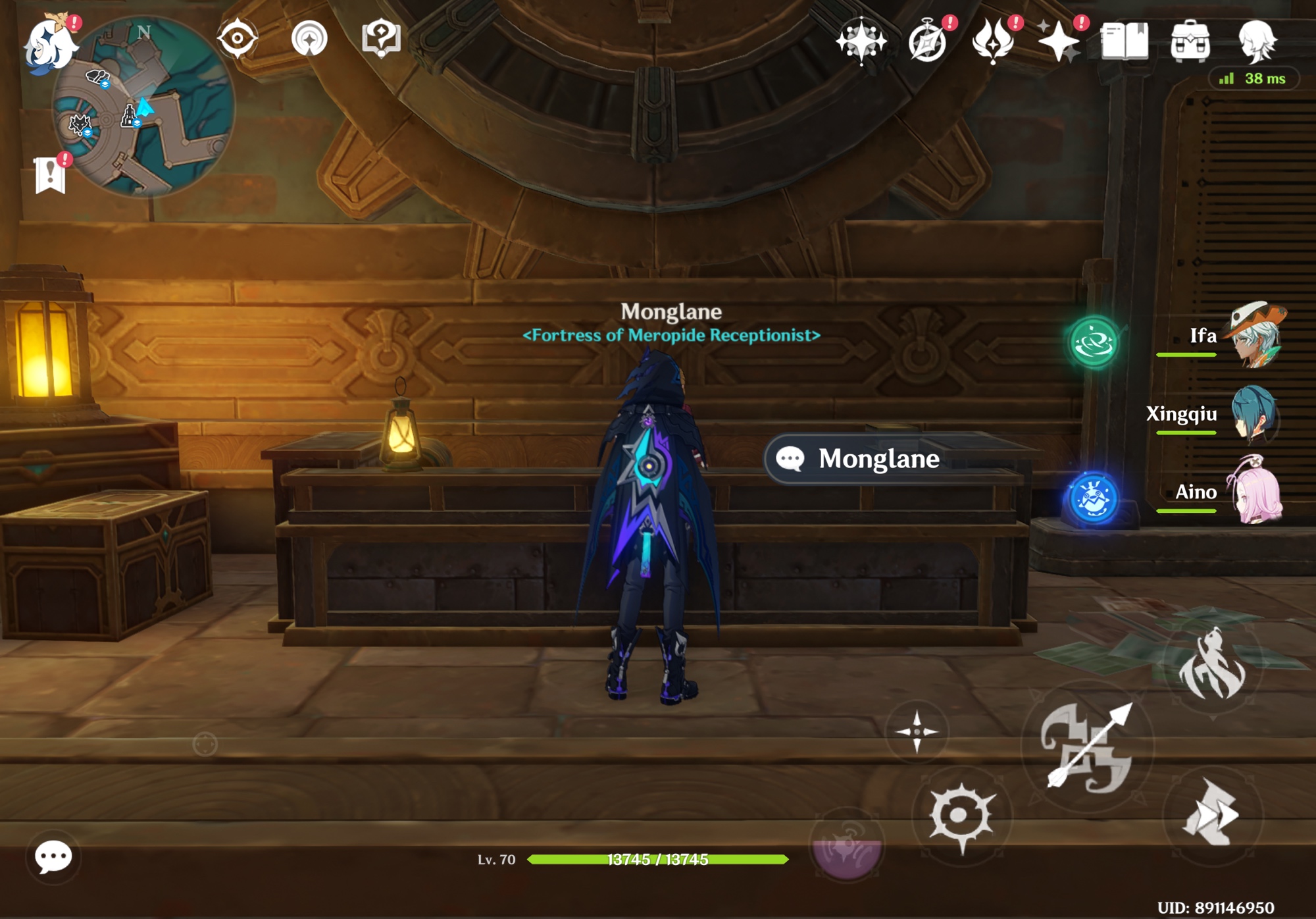This screenshot has height=919, width=1316.
Task: Open the Adventurer Handbook compass icon
Action: [927, 41]
